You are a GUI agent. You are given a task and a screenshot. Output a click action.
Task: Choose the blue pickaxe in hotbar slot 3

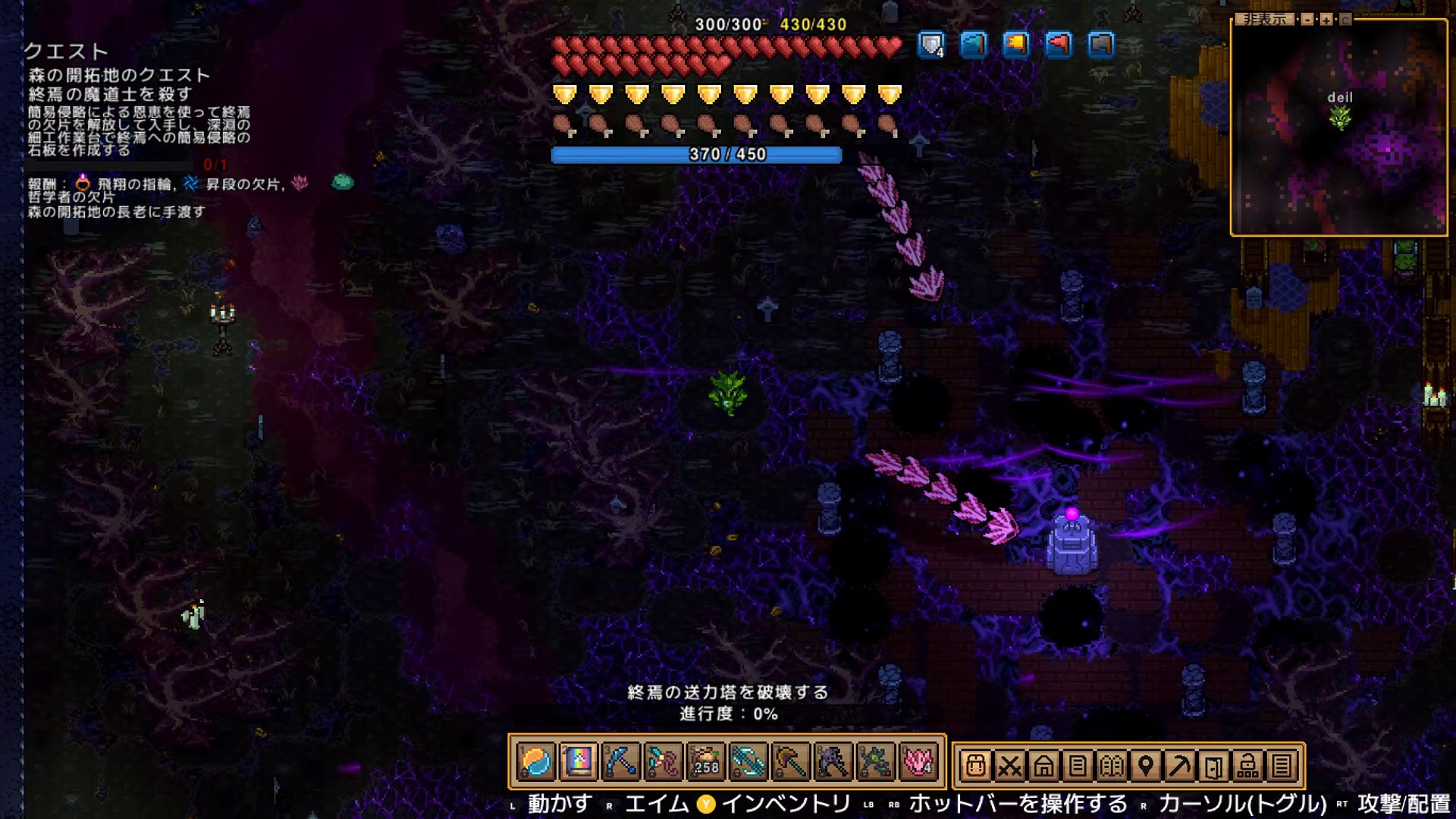[620, 761]
